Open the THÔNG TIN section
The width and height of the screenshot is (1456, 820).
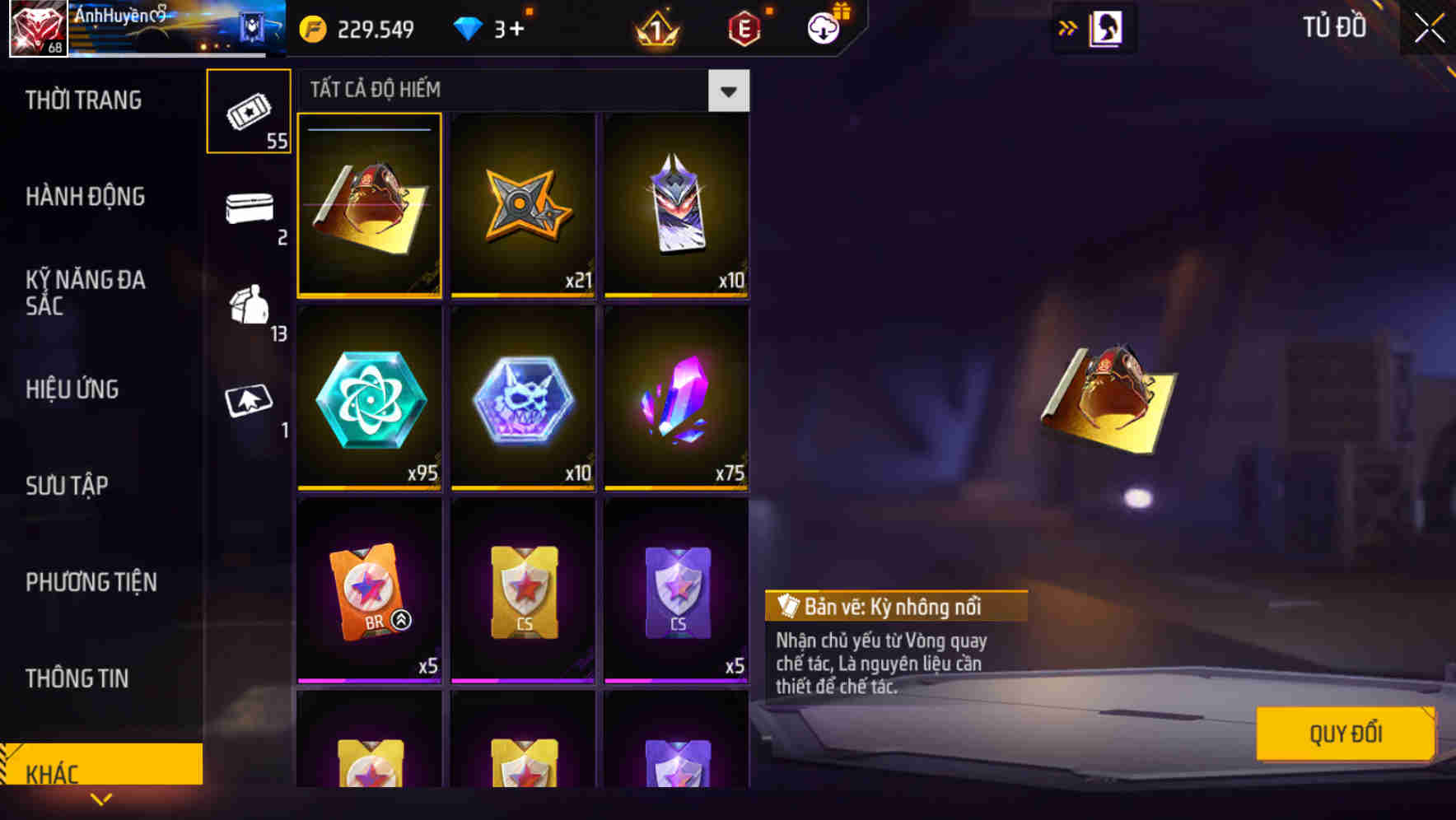coord(76,678)
